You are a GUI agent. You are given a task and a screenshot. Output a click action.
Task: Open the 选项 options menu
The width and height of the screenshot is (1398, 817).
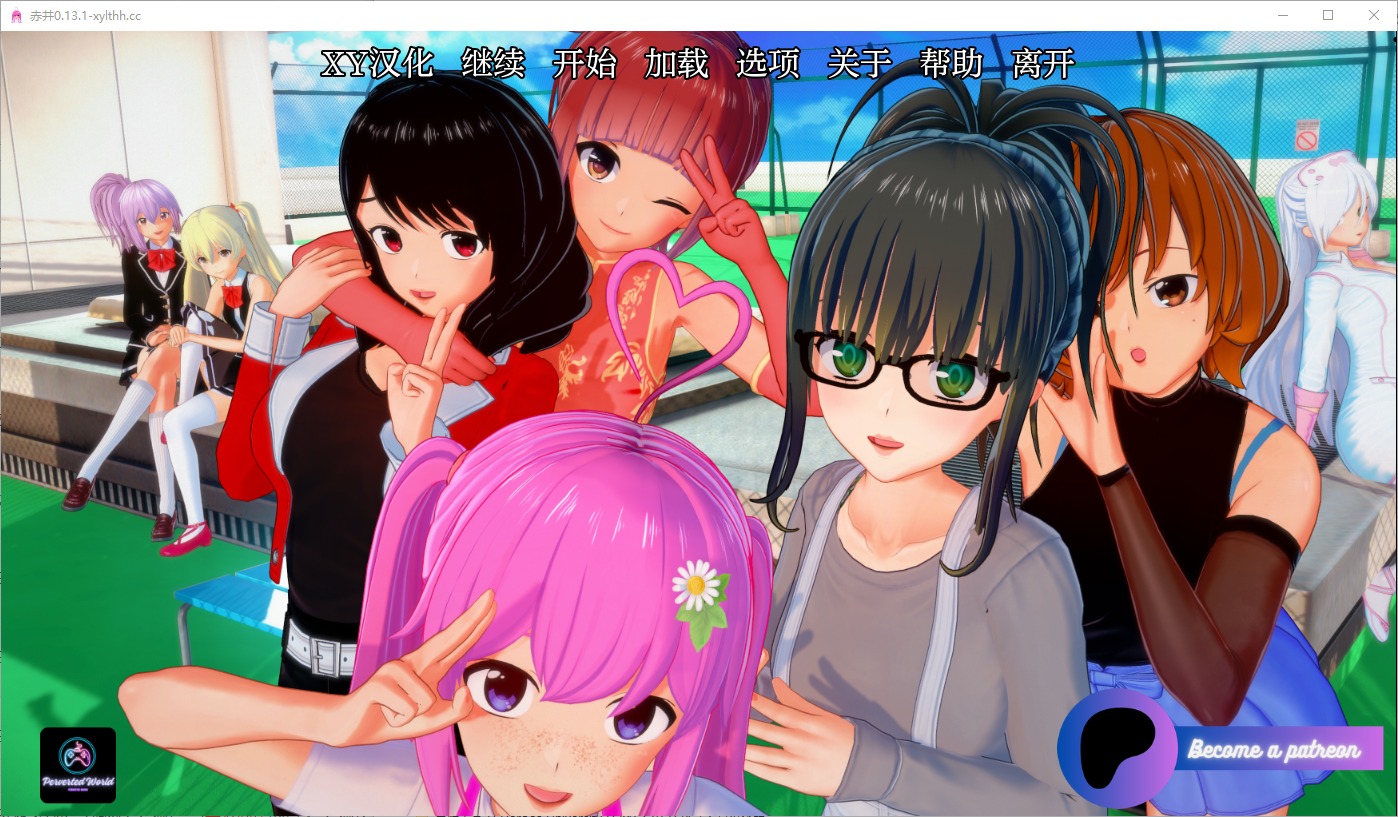click(768, 64)
